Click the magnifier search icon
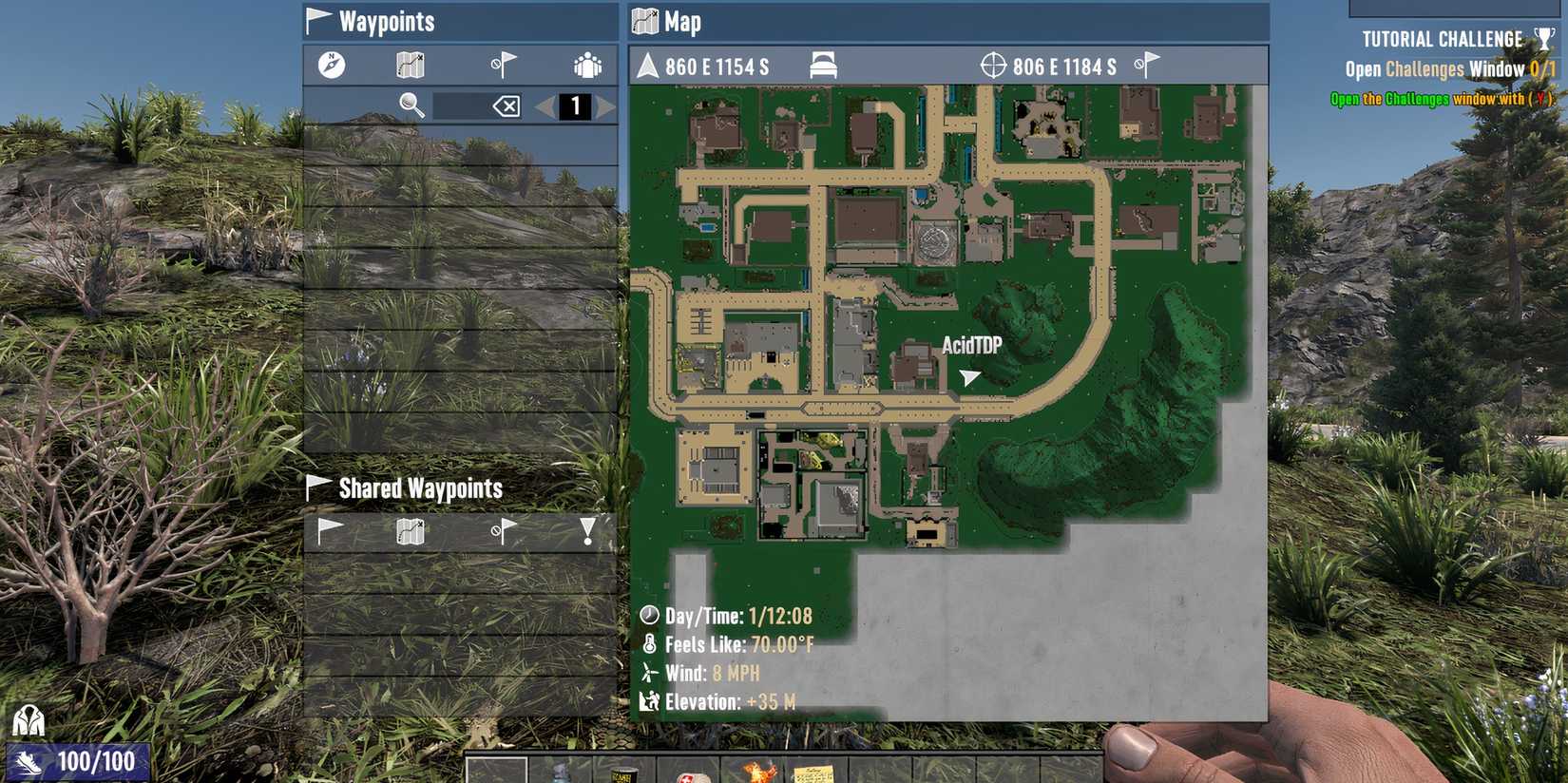The width and height of the screenshot is (1568, 783). (x=409, y=105)
